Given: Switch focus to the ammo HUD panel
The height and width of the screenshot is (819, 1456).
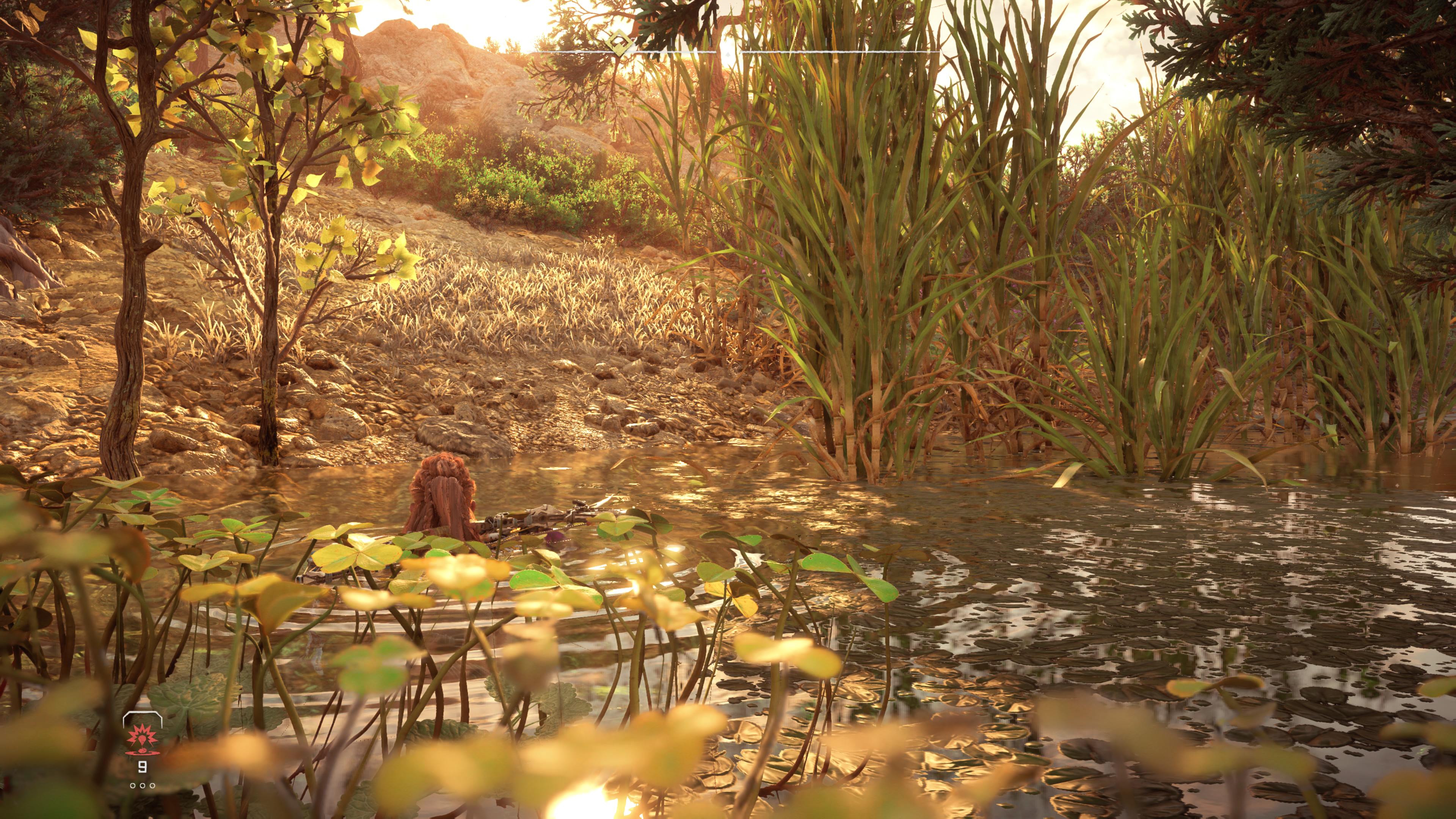Looking at the screenshot, I should (x=143, y=746).
